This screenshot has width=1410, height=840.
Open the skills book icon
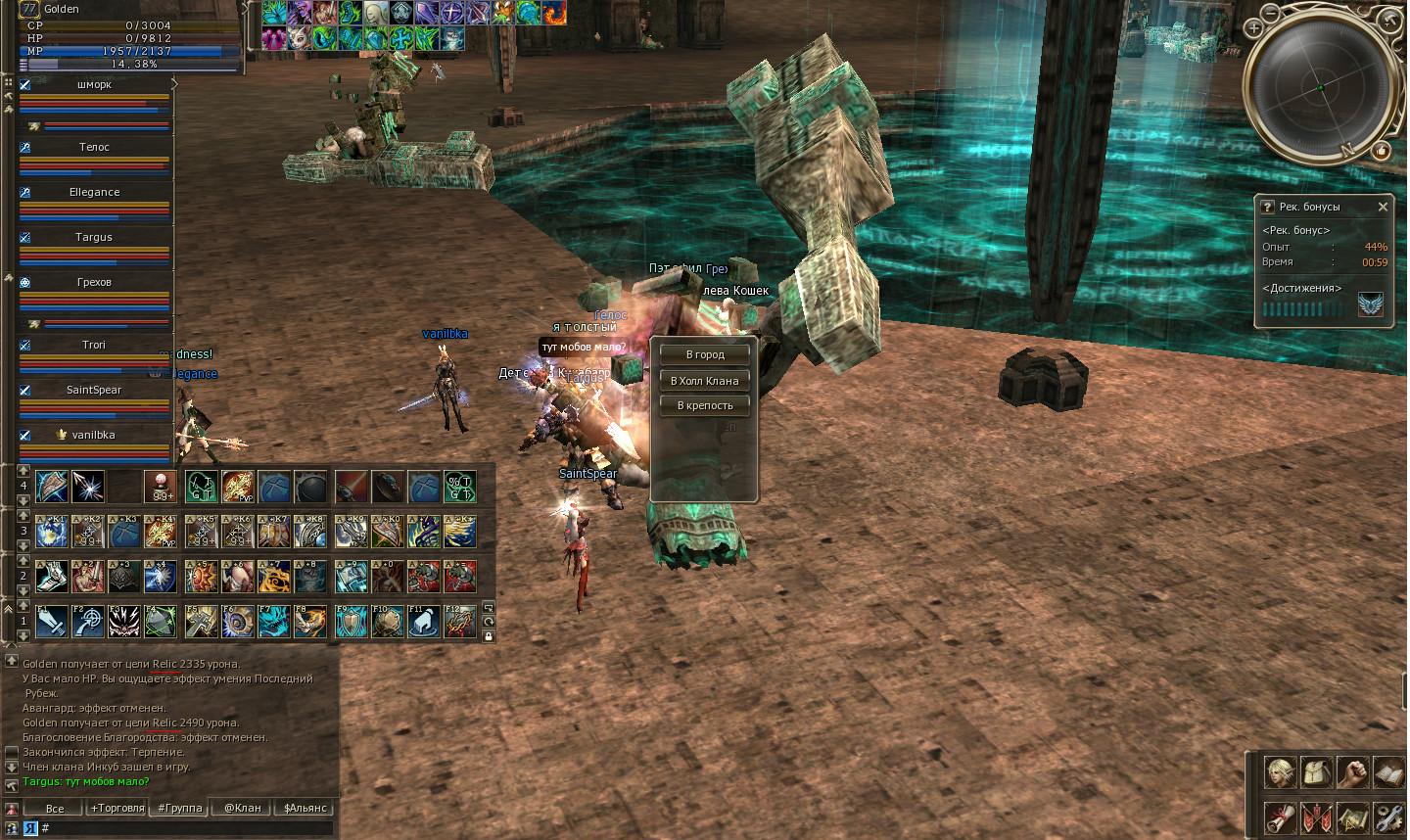click(1388, 772)
